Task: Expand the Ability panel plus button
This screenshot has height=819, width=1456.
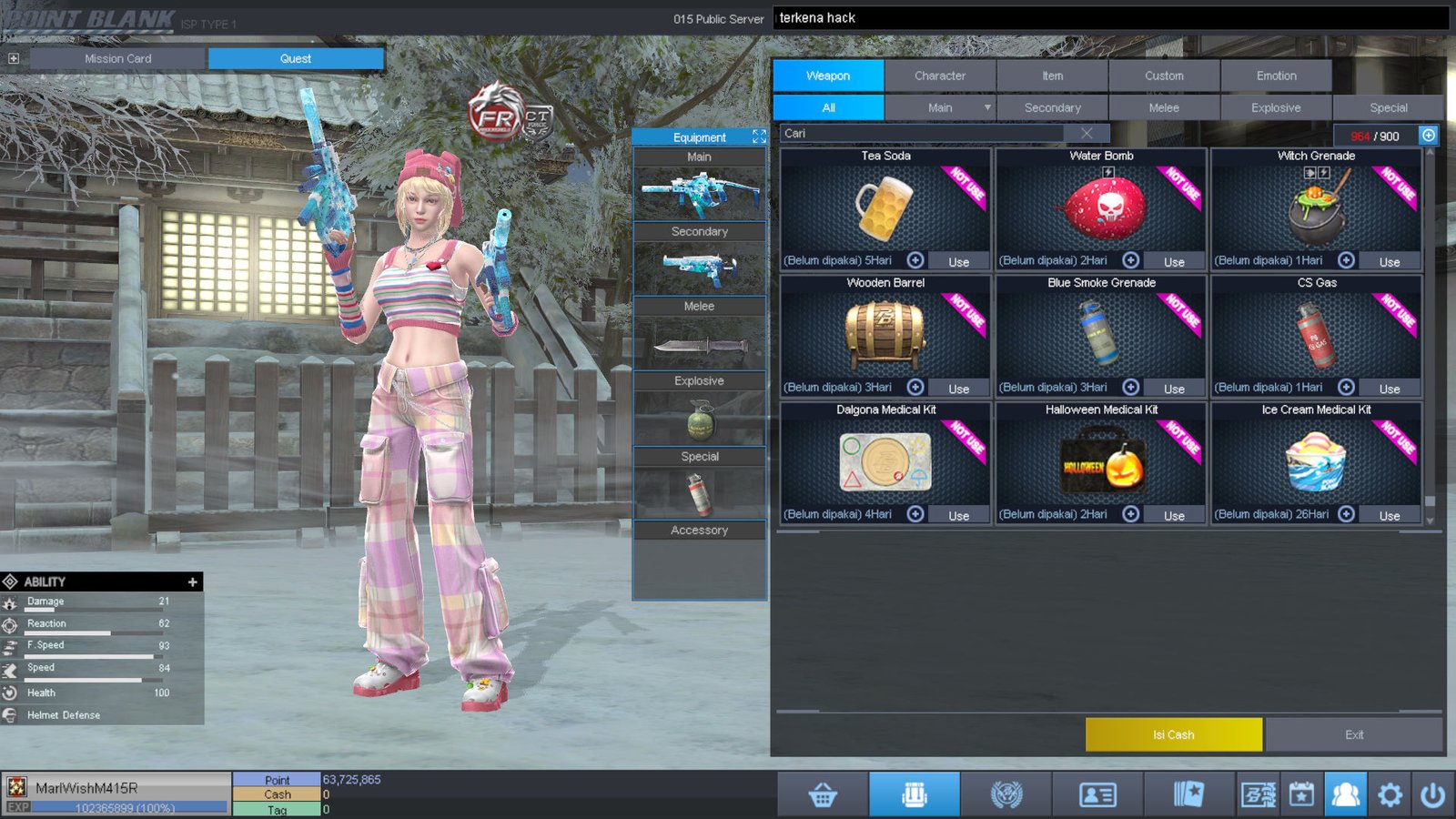Action: pyautogui.click(x=192, y=581)
